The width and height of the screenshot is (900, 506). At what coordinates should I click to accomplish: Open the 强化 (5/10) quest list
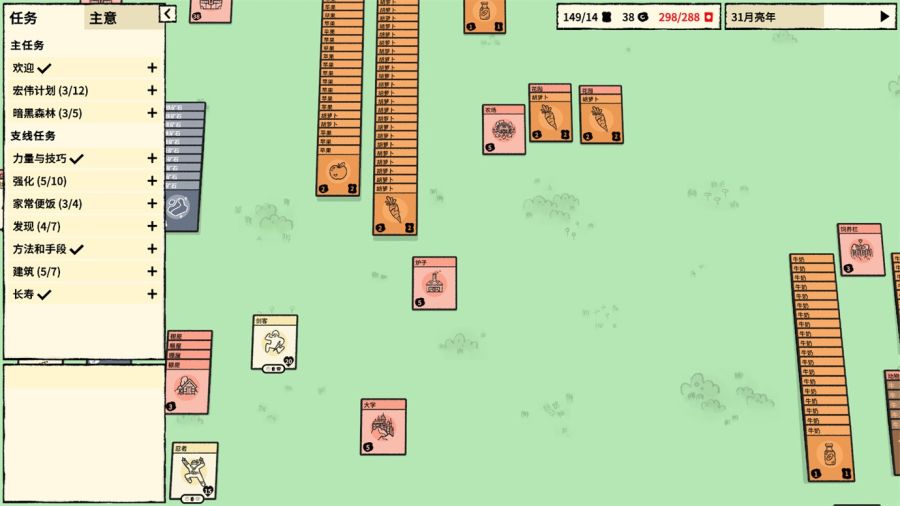click(152, 181)
